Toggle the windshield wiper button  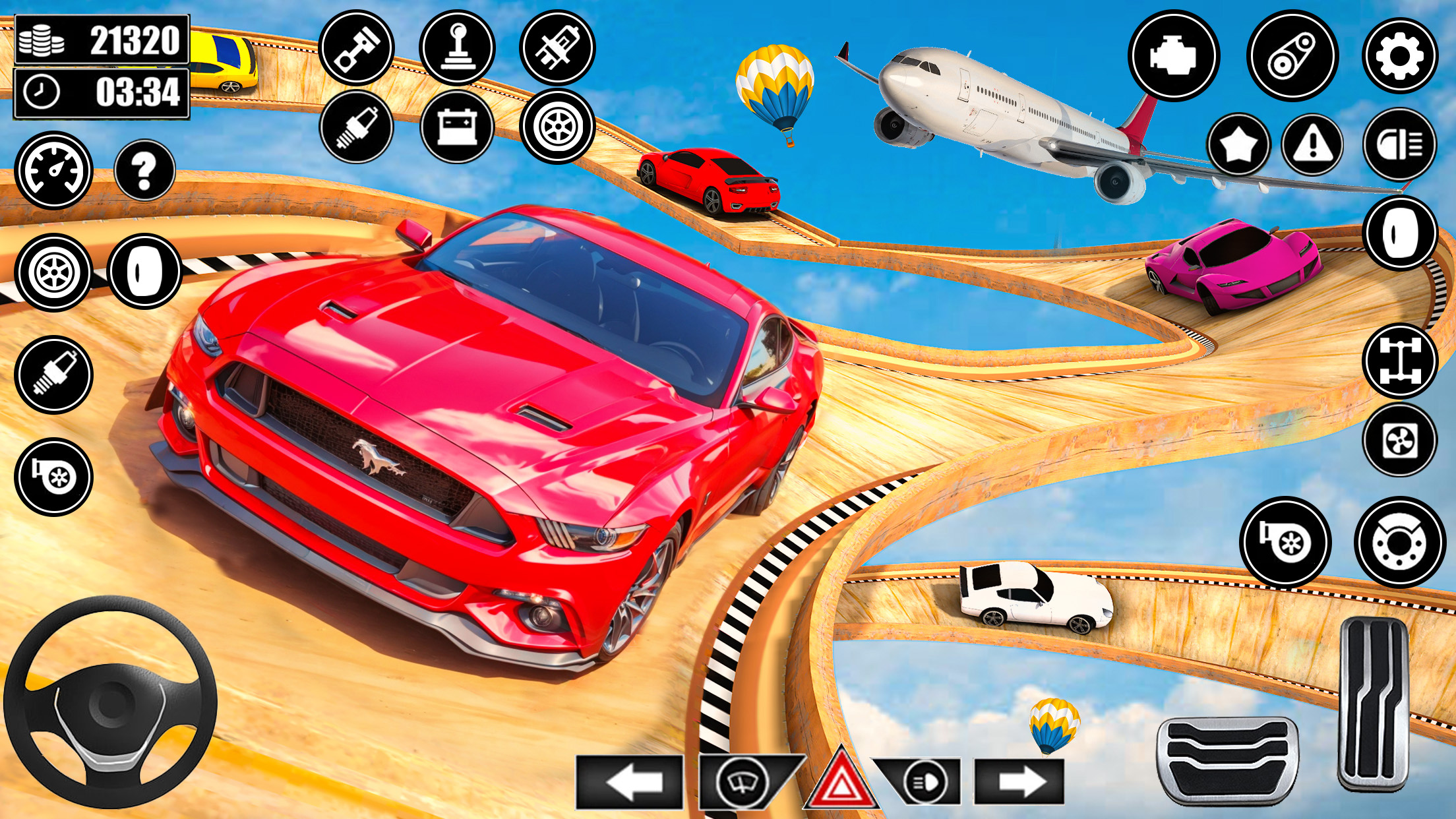point(743,783)
